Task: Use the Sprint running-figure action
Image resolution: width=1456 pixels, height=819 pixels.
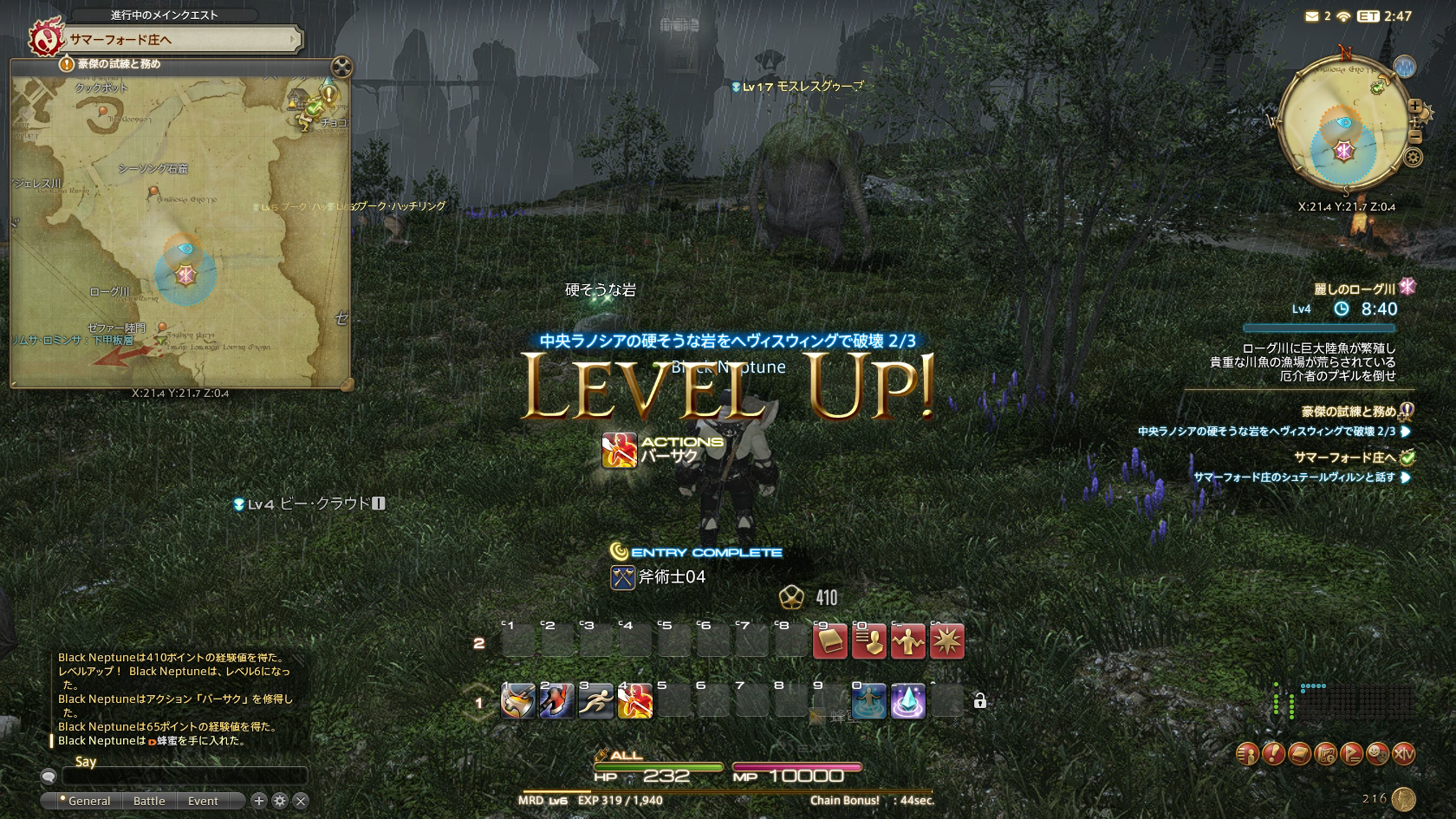Action: click(595, 701)
